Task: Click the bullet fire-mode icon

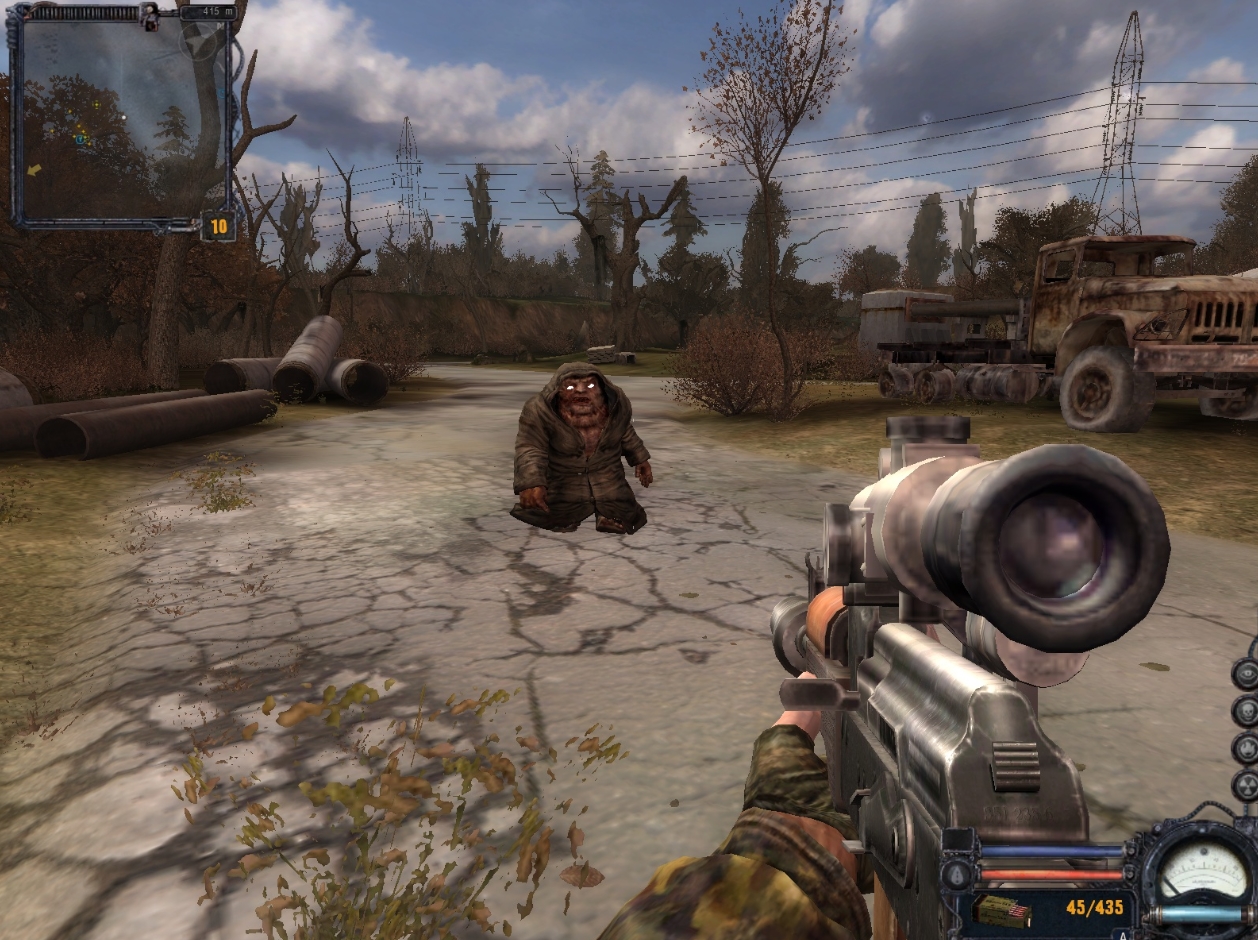Action: tap(956, 875)
